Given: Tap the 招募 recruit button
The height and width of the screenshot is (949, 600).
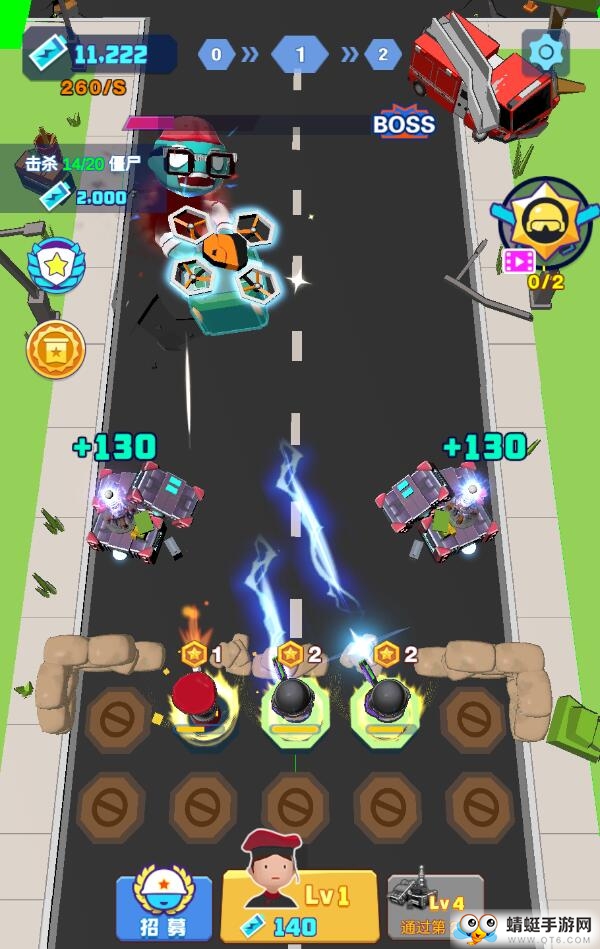Looking at the screenshot, I should tap(164, 908).
